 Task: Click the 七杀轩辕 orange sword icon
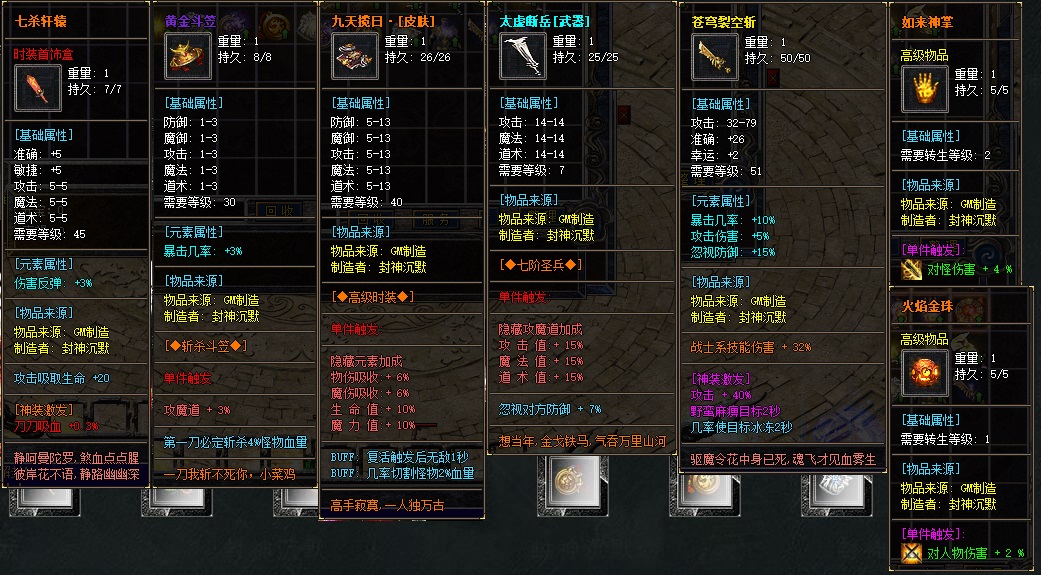(x=39, y=89)
